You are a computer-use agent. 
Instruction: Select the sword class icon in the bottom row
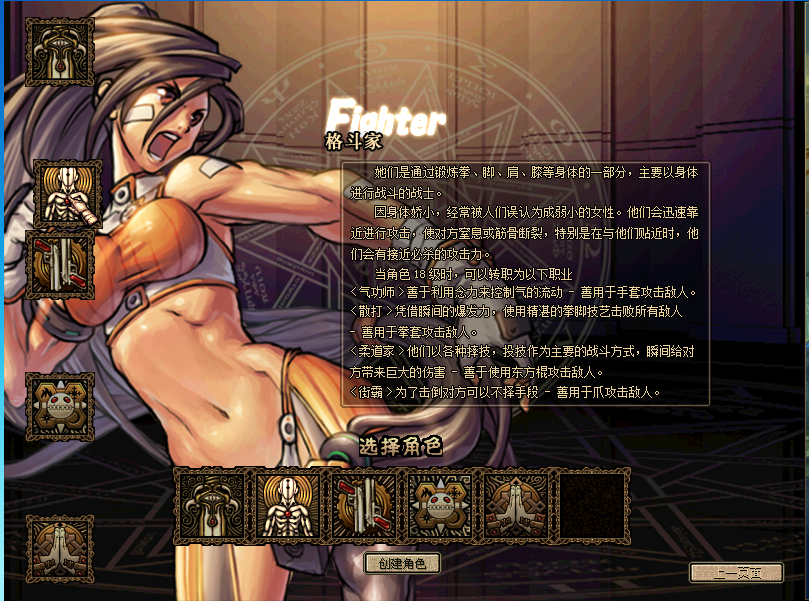click(212, 505)
